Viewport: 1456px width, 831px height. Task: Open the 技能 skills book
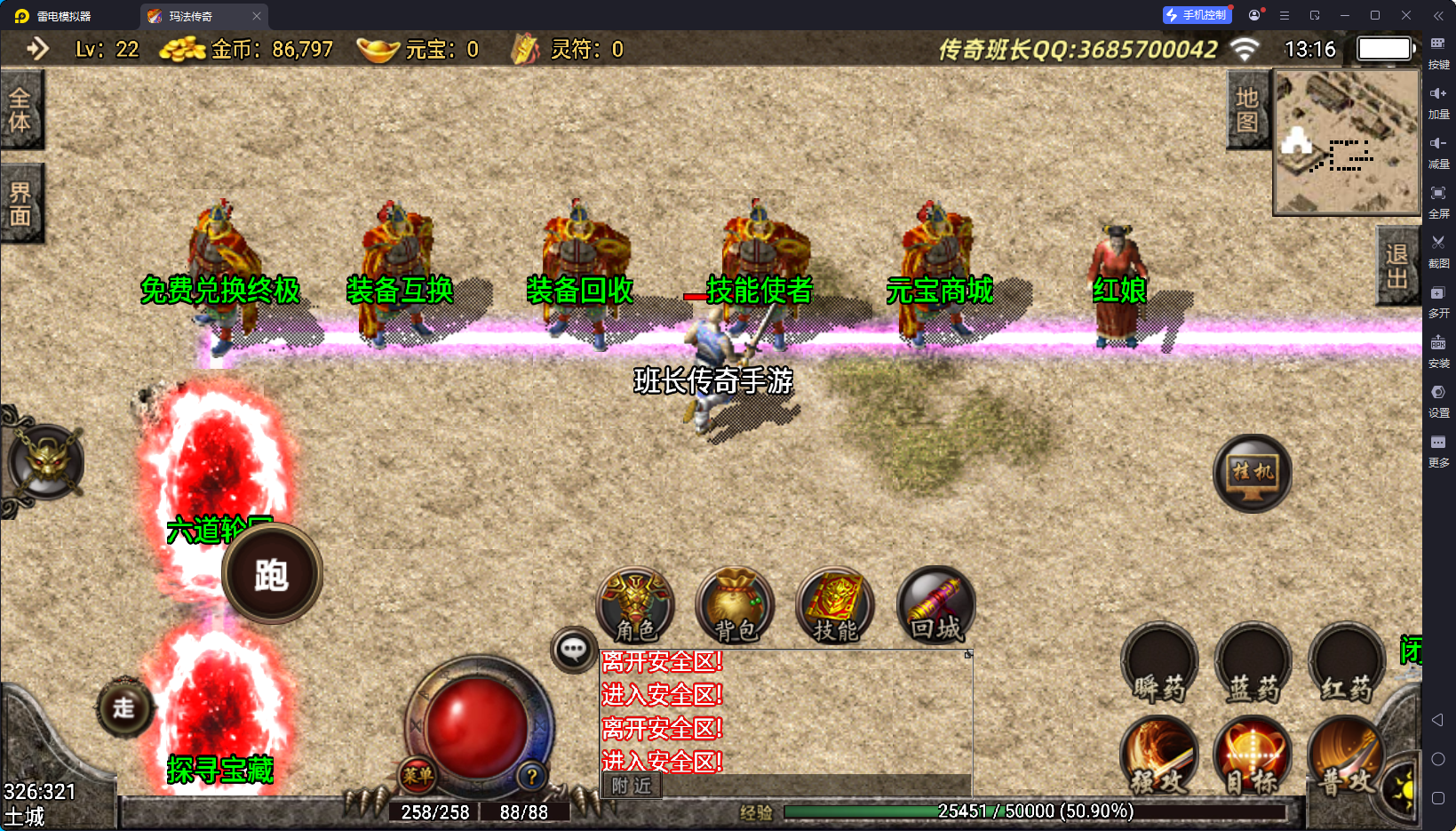coord(835,606)
